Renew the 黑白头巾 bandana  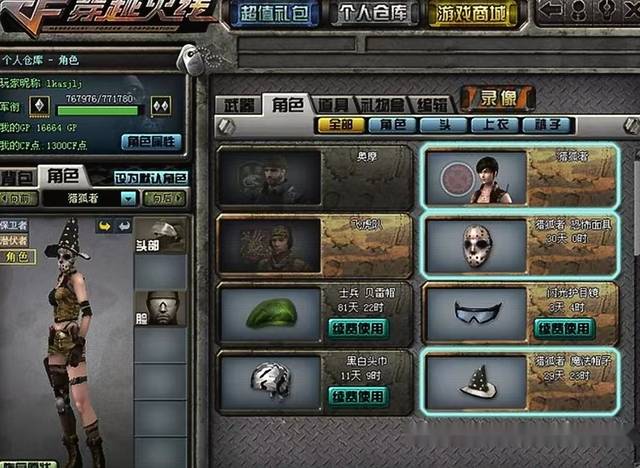(x=358, y=396)
